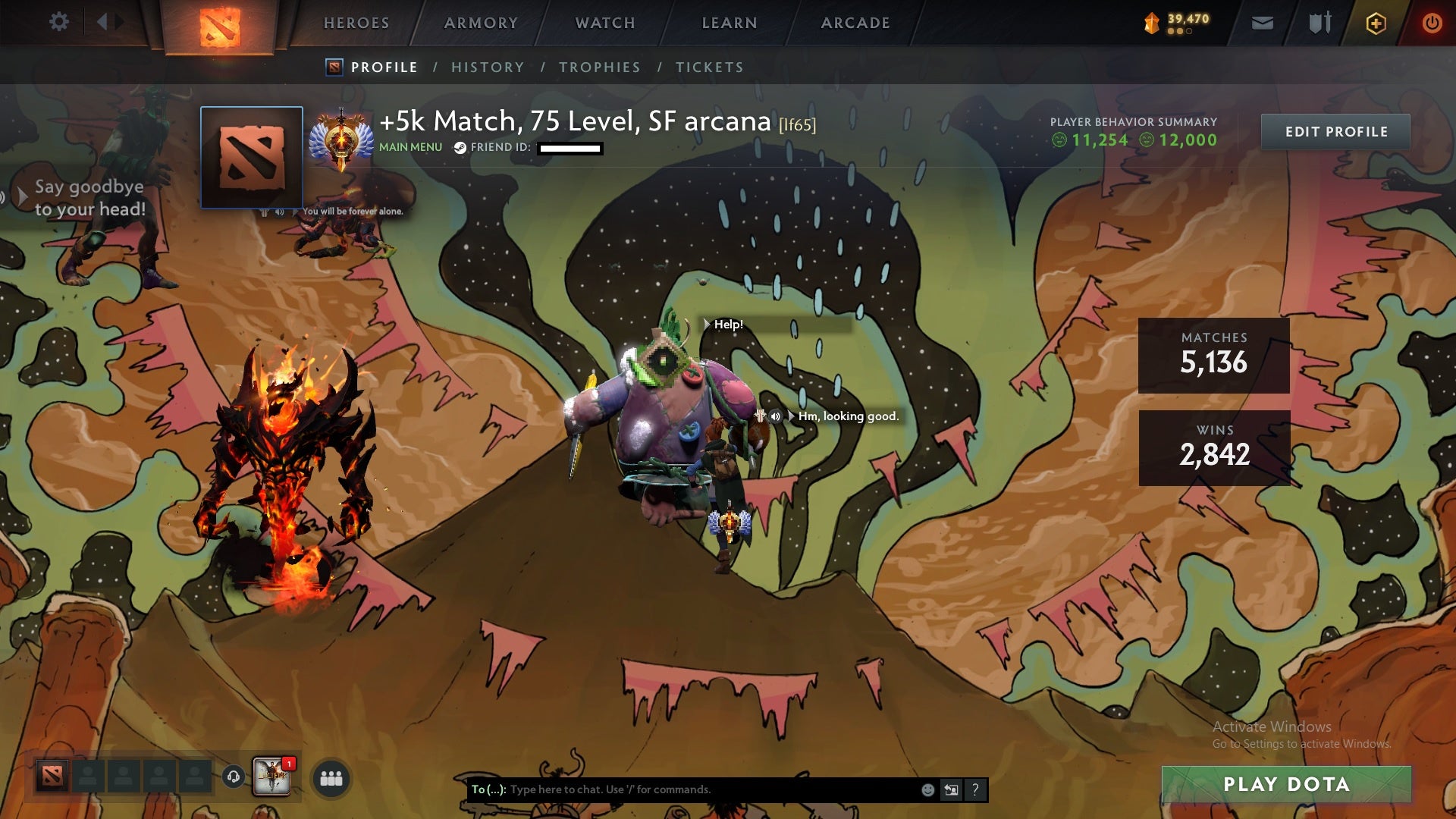
Task: Open the armory shield and sword icon
Action: [1319, 22]
